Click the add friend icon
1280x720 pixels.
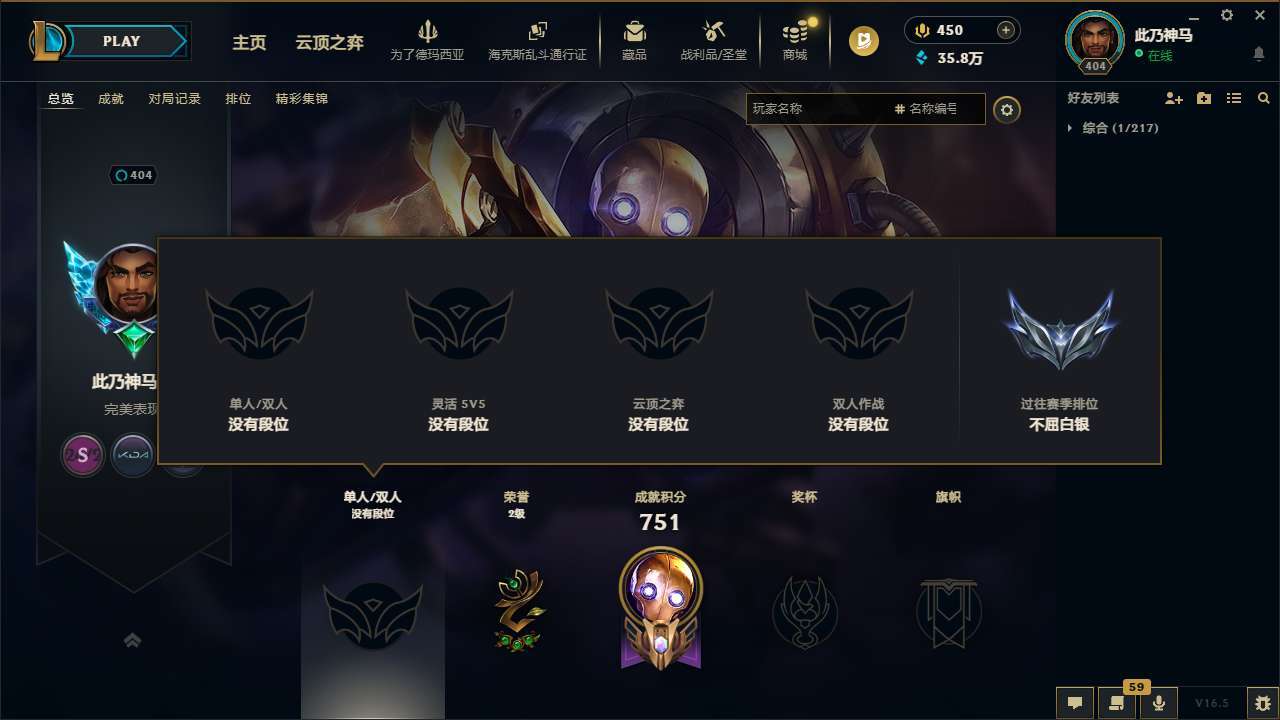point(1171,97)
